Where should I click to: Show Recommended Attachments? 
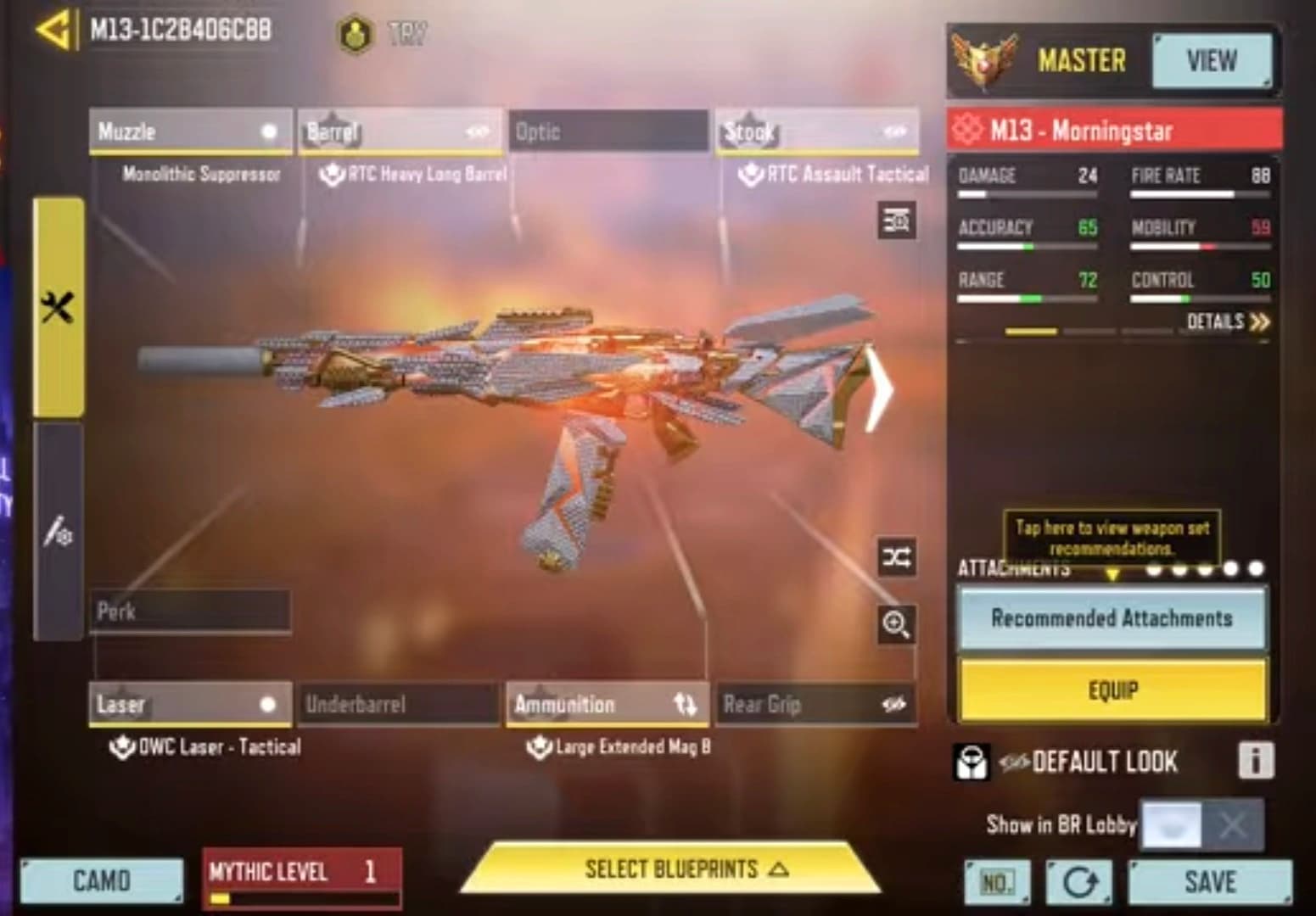[1112, 618]
